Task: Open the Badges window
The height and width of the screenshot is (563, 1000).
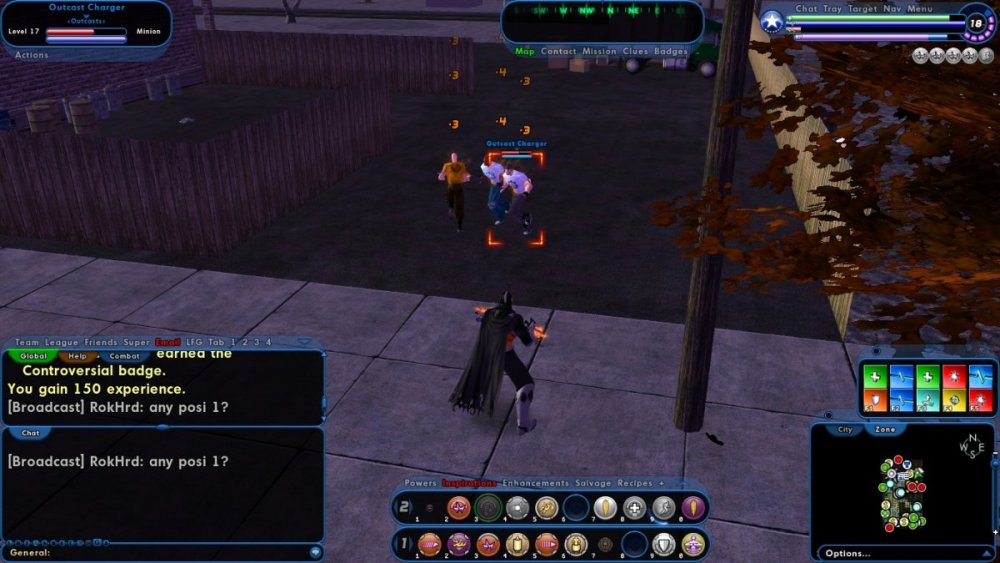Action: click(671, 51)
